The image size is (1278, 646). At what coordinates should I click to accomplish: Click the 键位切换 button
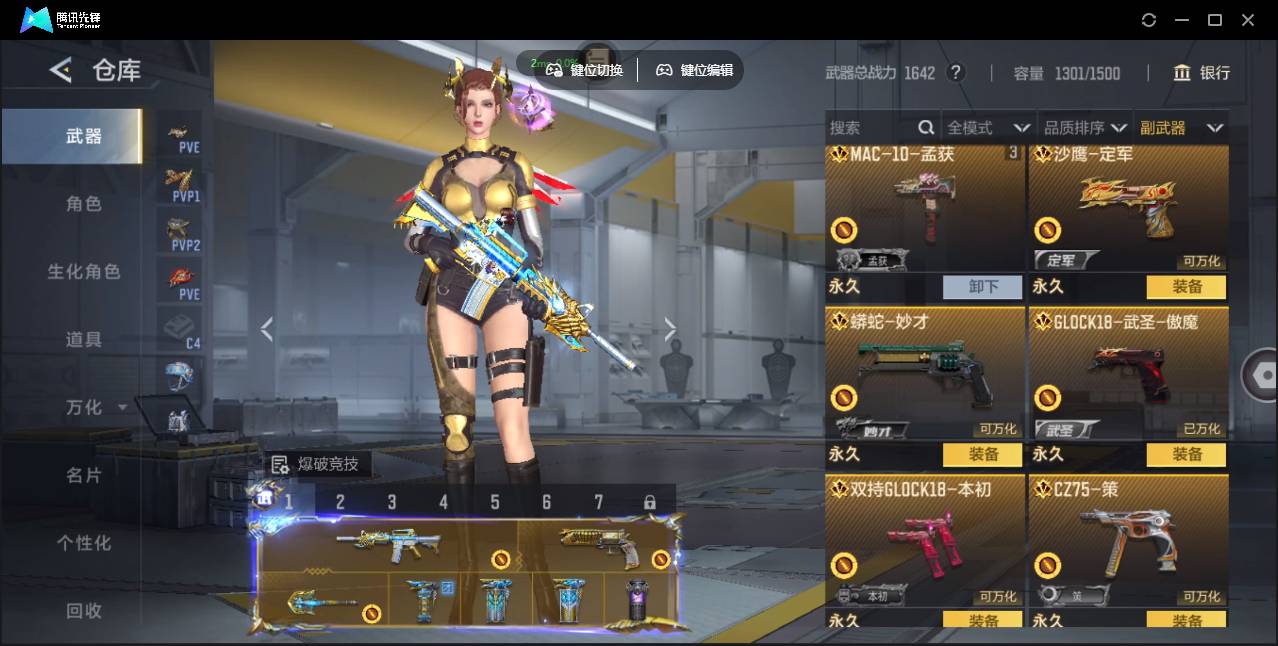tap(585, 70)
